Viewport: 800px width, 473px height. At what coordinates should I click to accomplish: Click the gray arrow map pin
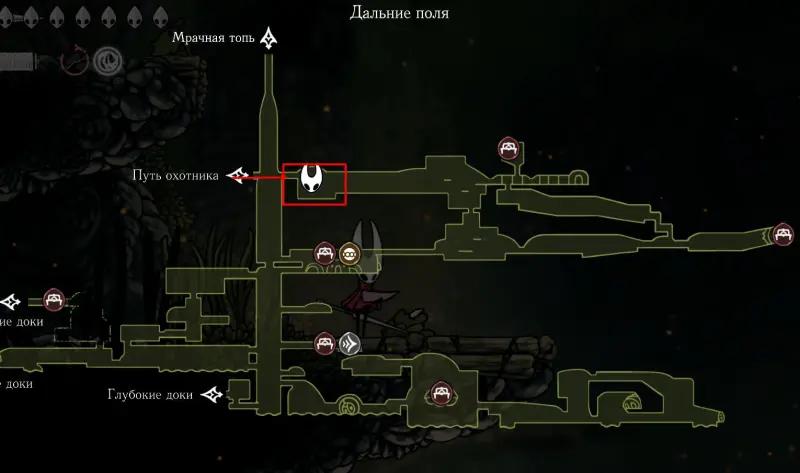pyautogui.click(x=349, y=343)
